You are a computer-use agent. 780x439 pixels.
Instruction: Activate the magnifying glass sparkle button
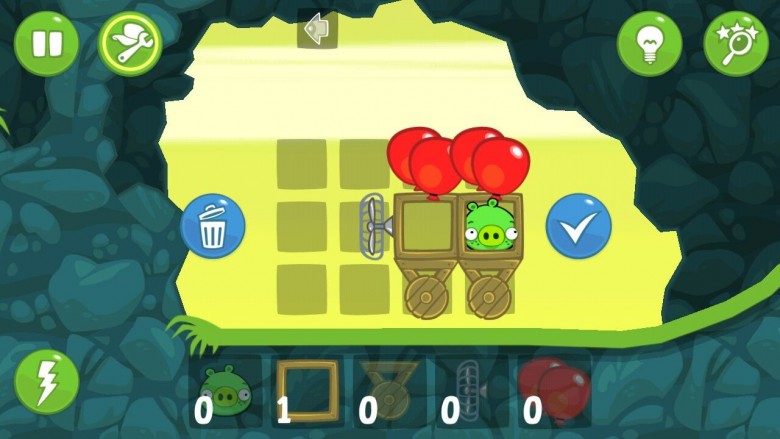[x=736, y=43]
